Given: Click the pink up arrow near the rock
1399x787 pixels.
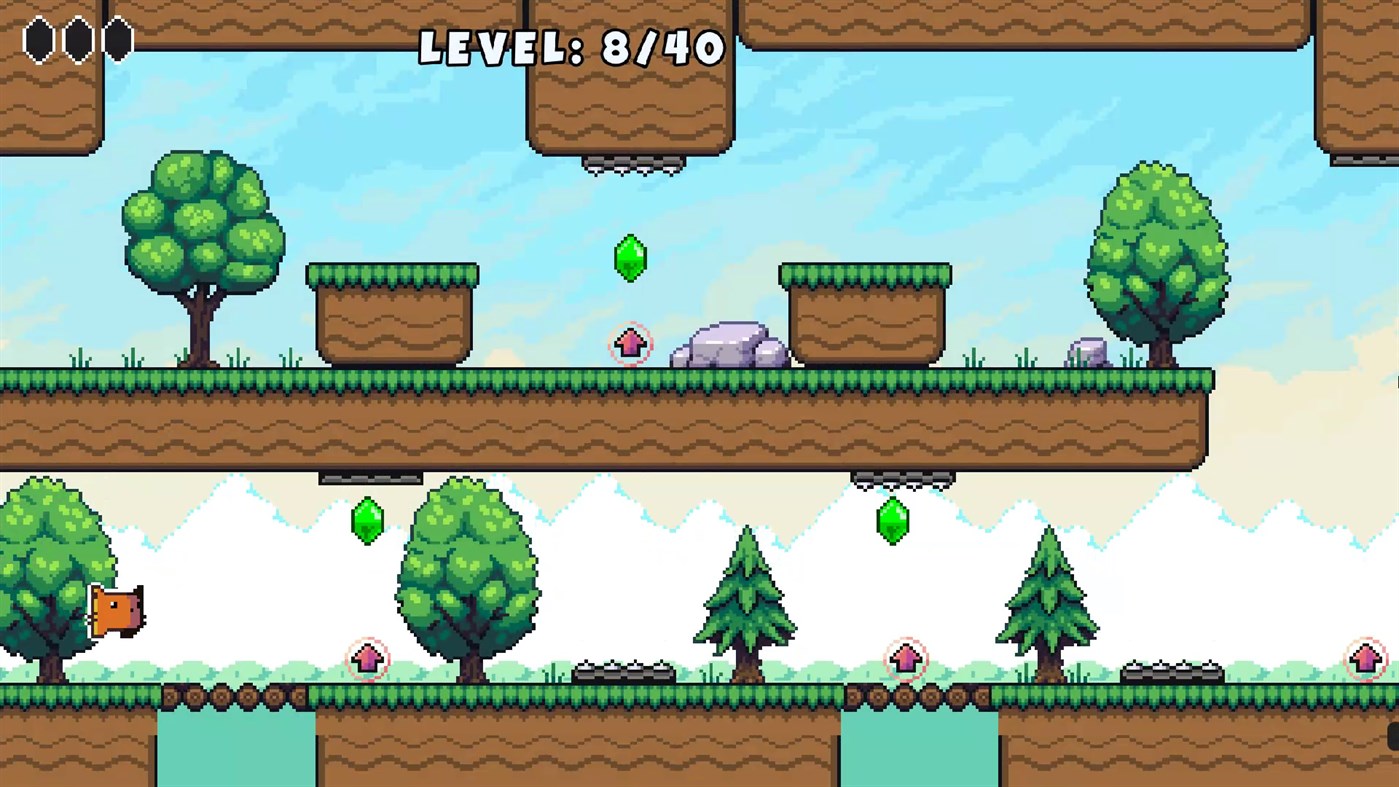Looking at the screenshot, I should tap(628, 344).
